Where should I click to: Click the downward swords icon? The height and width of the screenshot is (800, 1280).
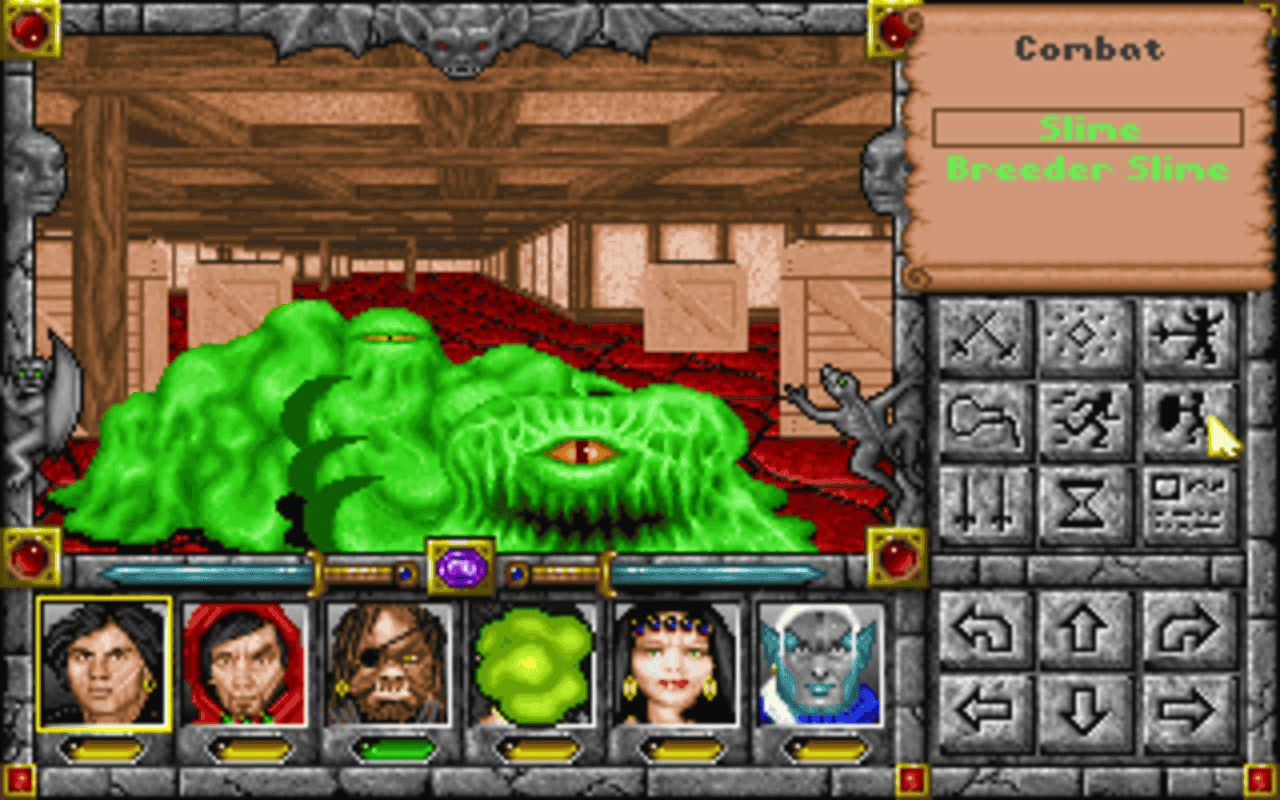(981, 505)
